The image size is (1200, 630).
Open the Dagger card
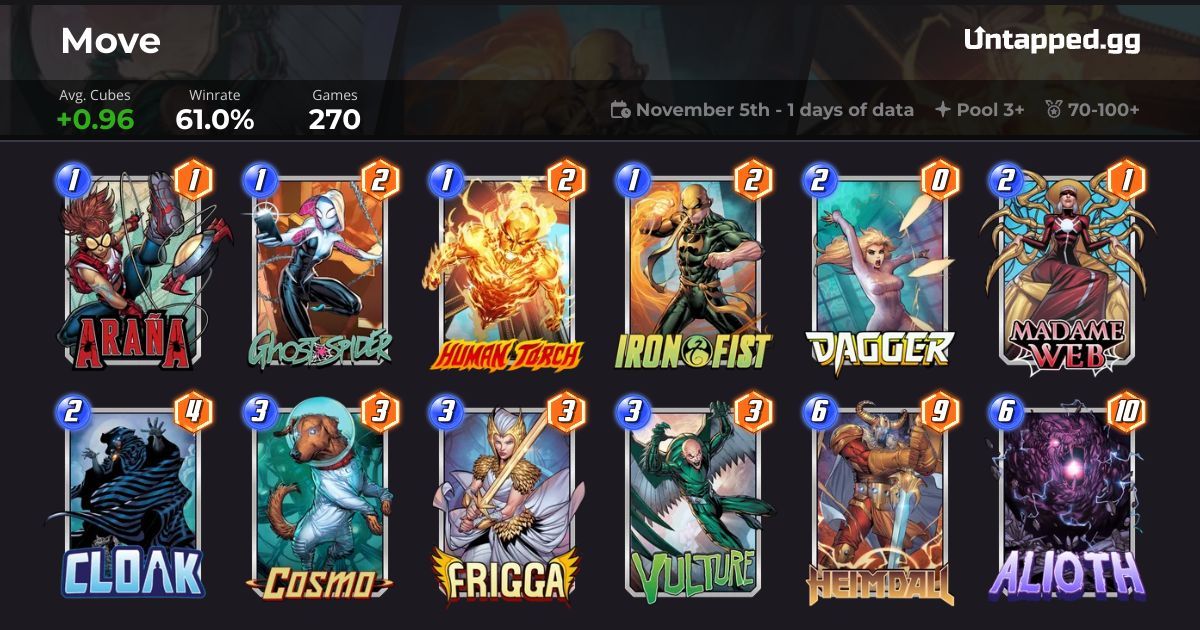tap(879, 268)
